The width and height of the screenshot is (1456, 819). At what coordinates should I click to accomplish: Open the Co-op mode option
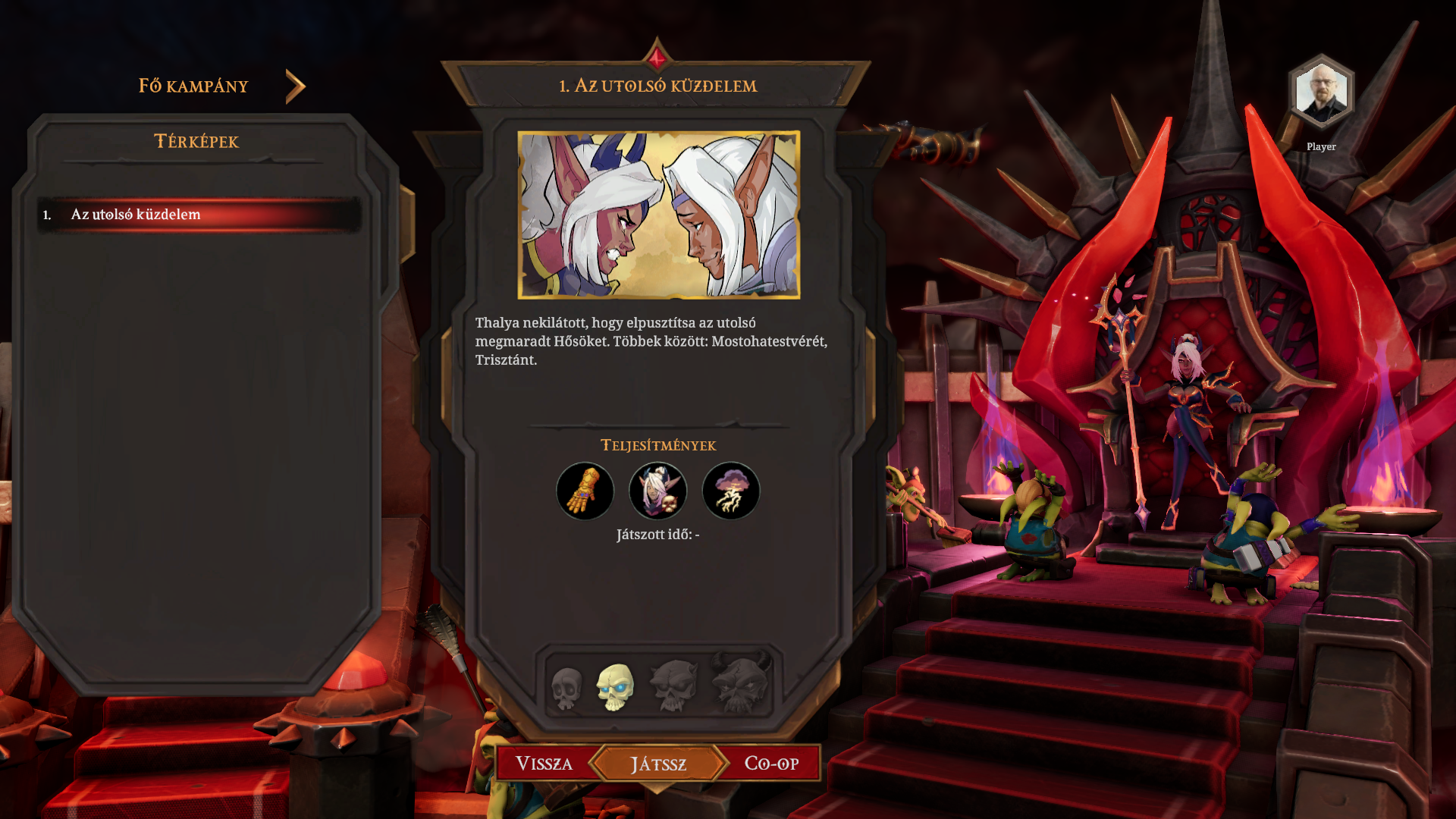[771, 763]
